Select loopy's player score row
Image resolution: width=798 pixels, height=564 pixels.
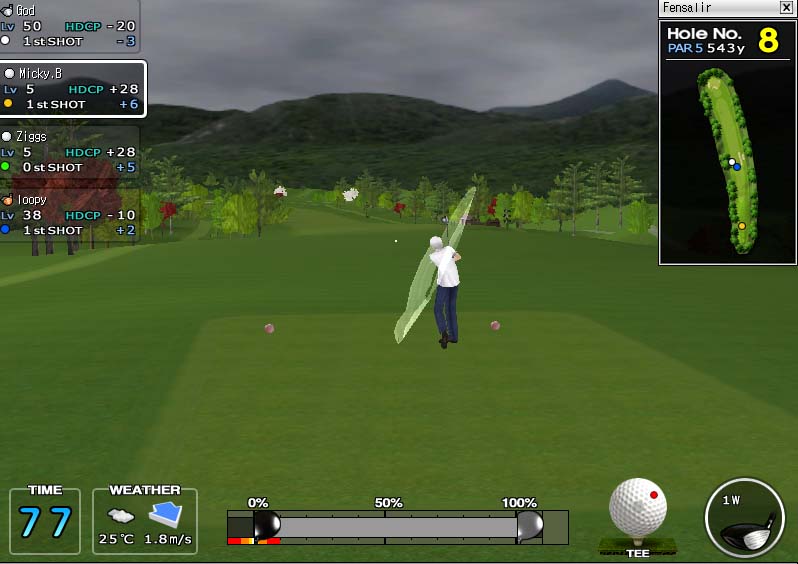pyautogui.click(x=70, y=215)
